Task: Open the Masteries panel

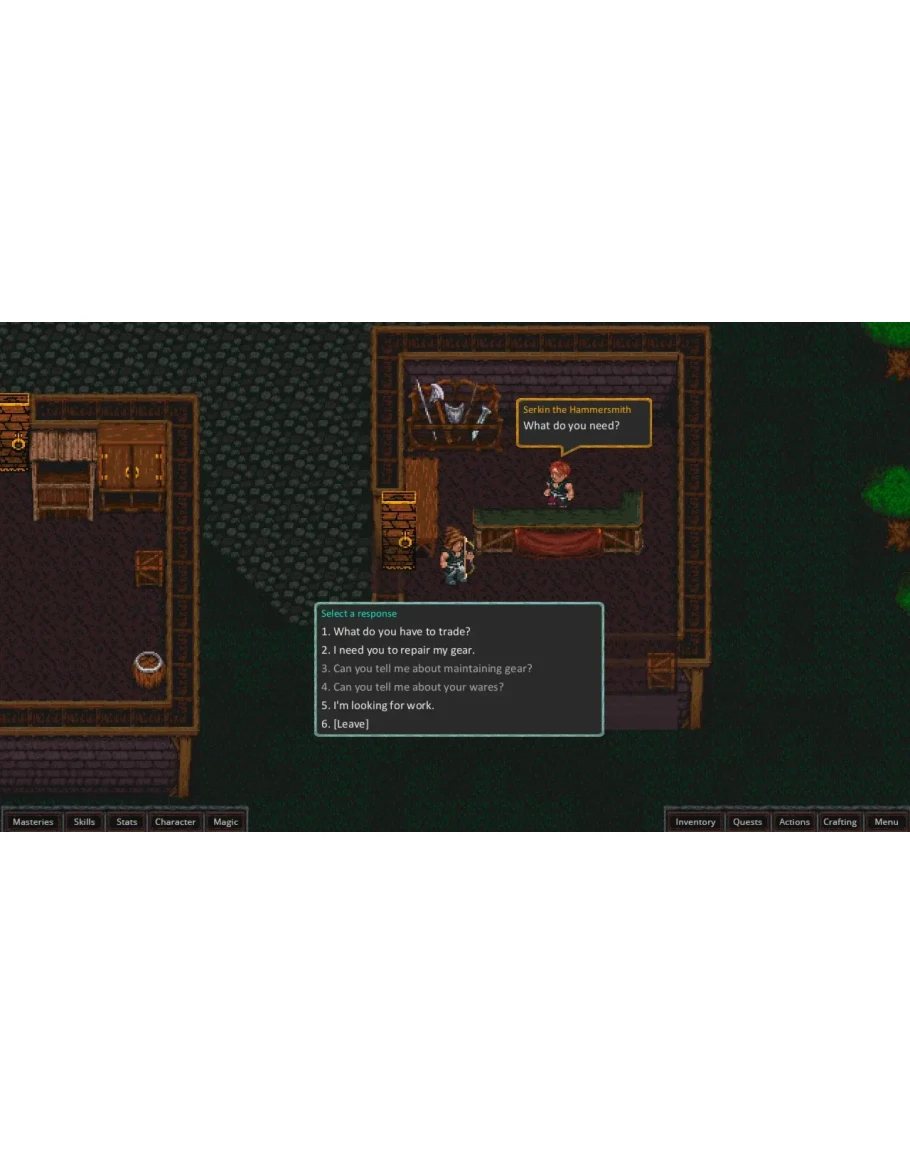Action: click(x=33, y=822)
